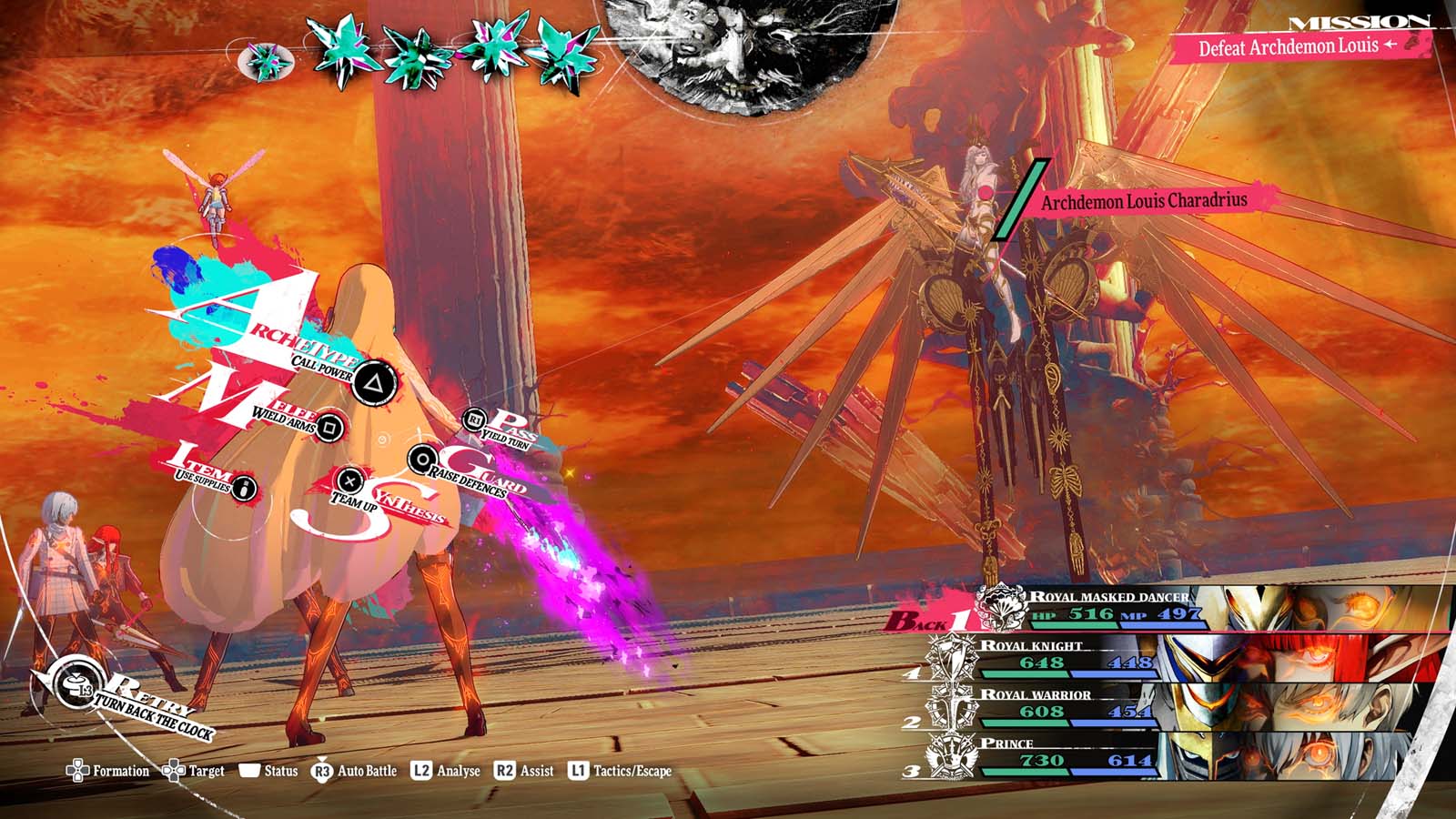Activate Retry to turn back the clock
Image resolution: width=1456 pixels, height=819 pixels.
click(x=73, y=684)
